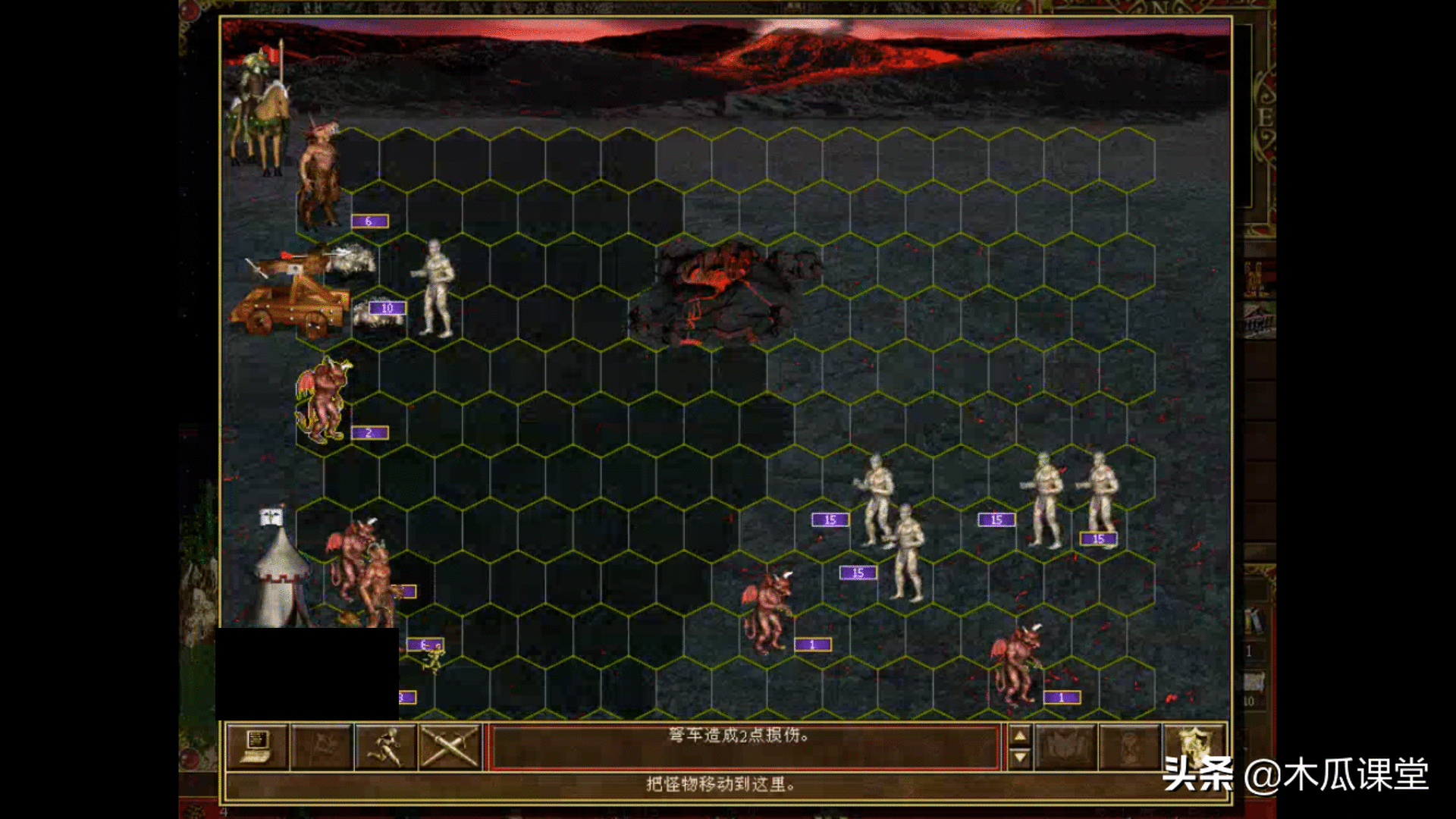Retreat from battle with the running man button
1456x819 pixels.
[x=386, y=747]
